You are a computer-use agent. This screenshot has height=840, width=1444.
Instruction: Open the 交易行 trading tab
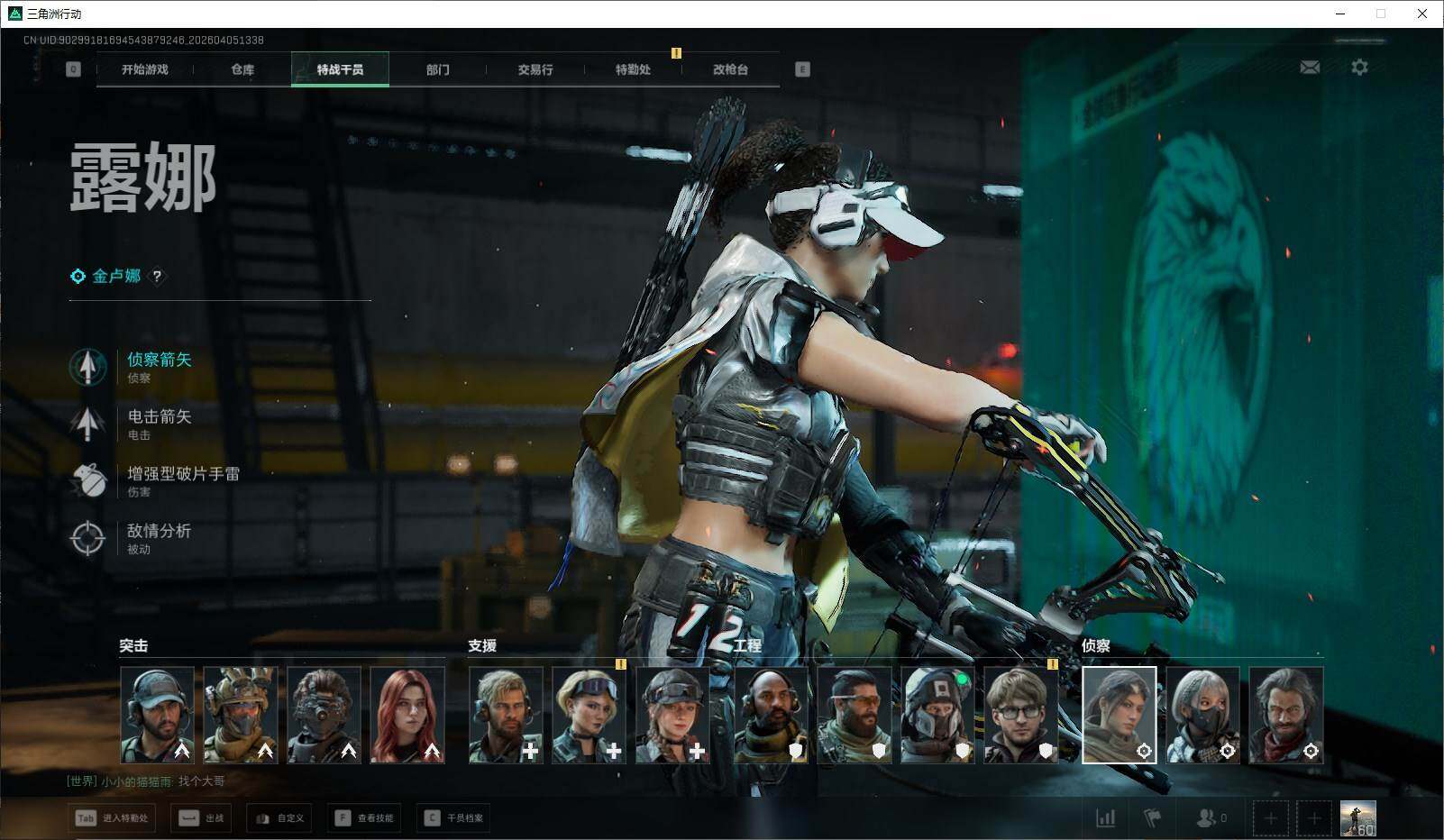tap(535, 69)
